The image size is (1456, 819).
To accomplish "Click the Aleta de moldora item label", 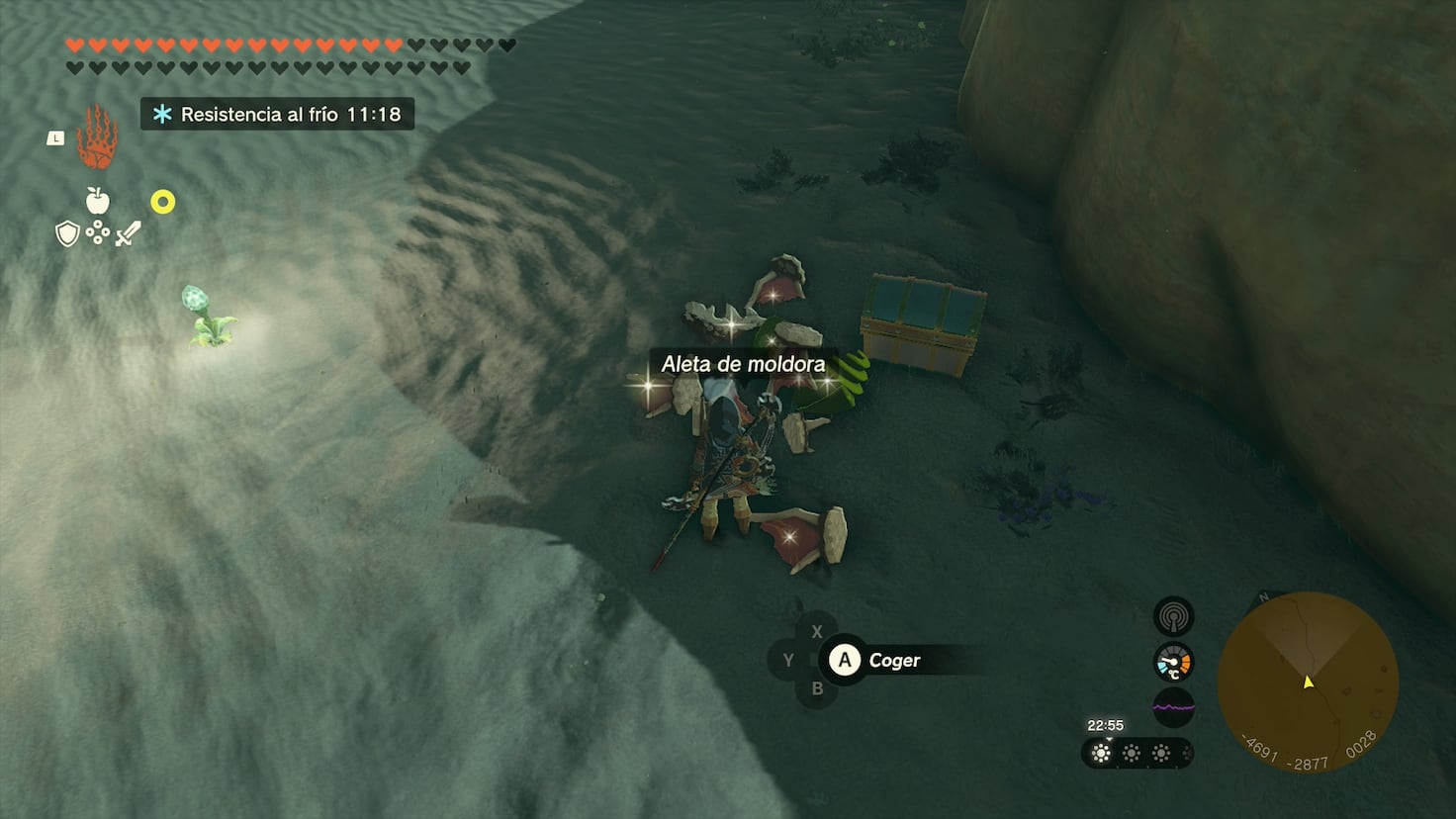I will (x=744, y=364).
